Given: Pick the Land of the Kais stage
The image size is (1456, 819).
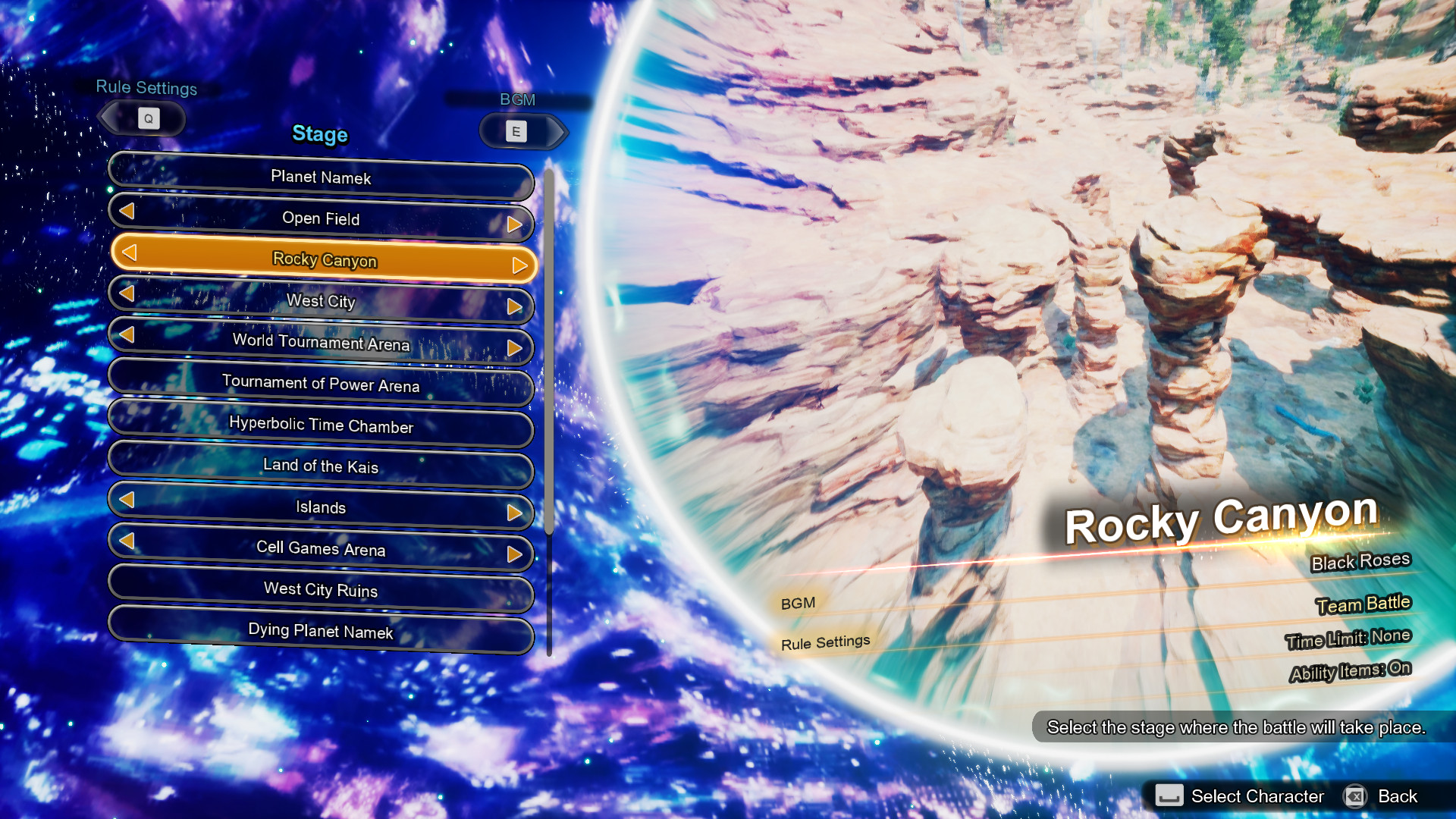Looking at the screenshot, I should (321, 467).
